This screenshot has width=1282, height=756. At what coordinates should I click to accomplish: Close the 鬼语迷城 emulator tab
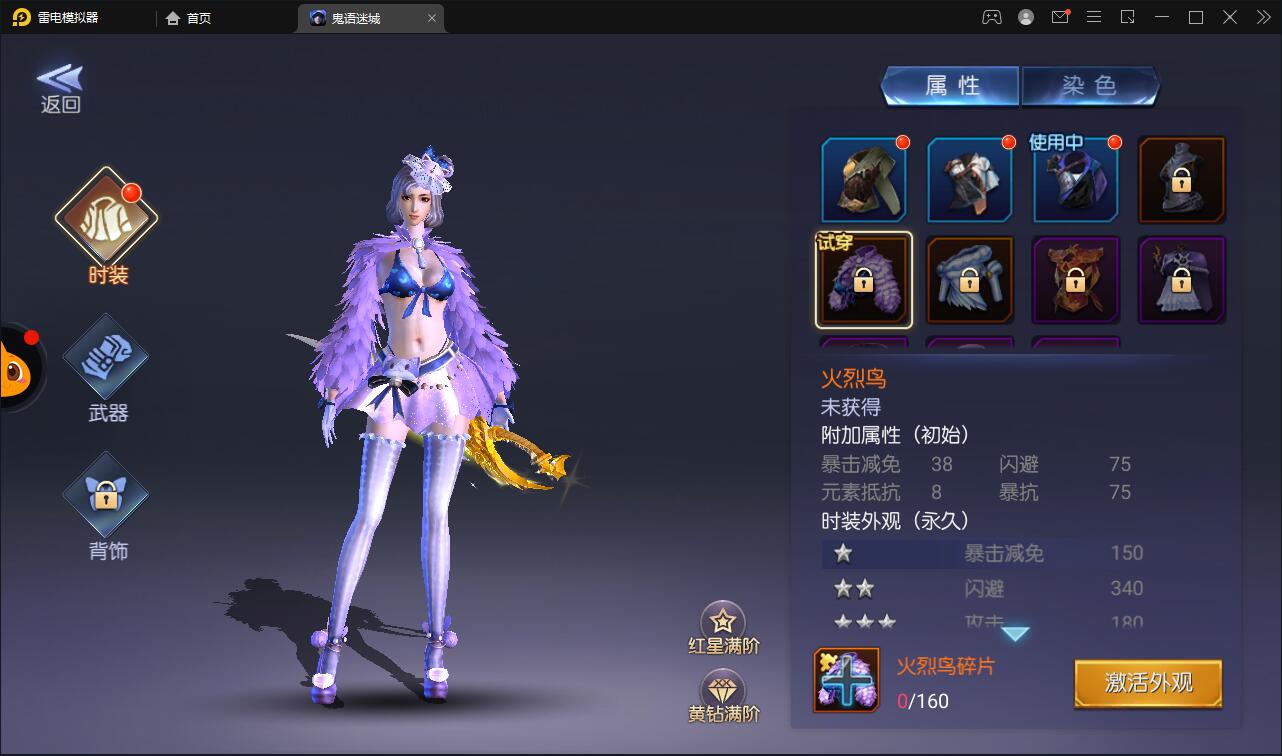point(431,18)
